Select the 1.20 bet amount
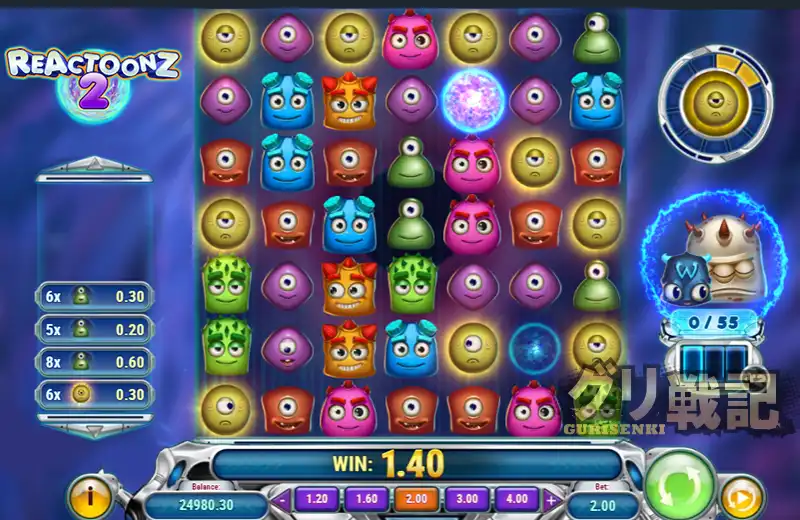The image size is (800, 520). (316, 498)
